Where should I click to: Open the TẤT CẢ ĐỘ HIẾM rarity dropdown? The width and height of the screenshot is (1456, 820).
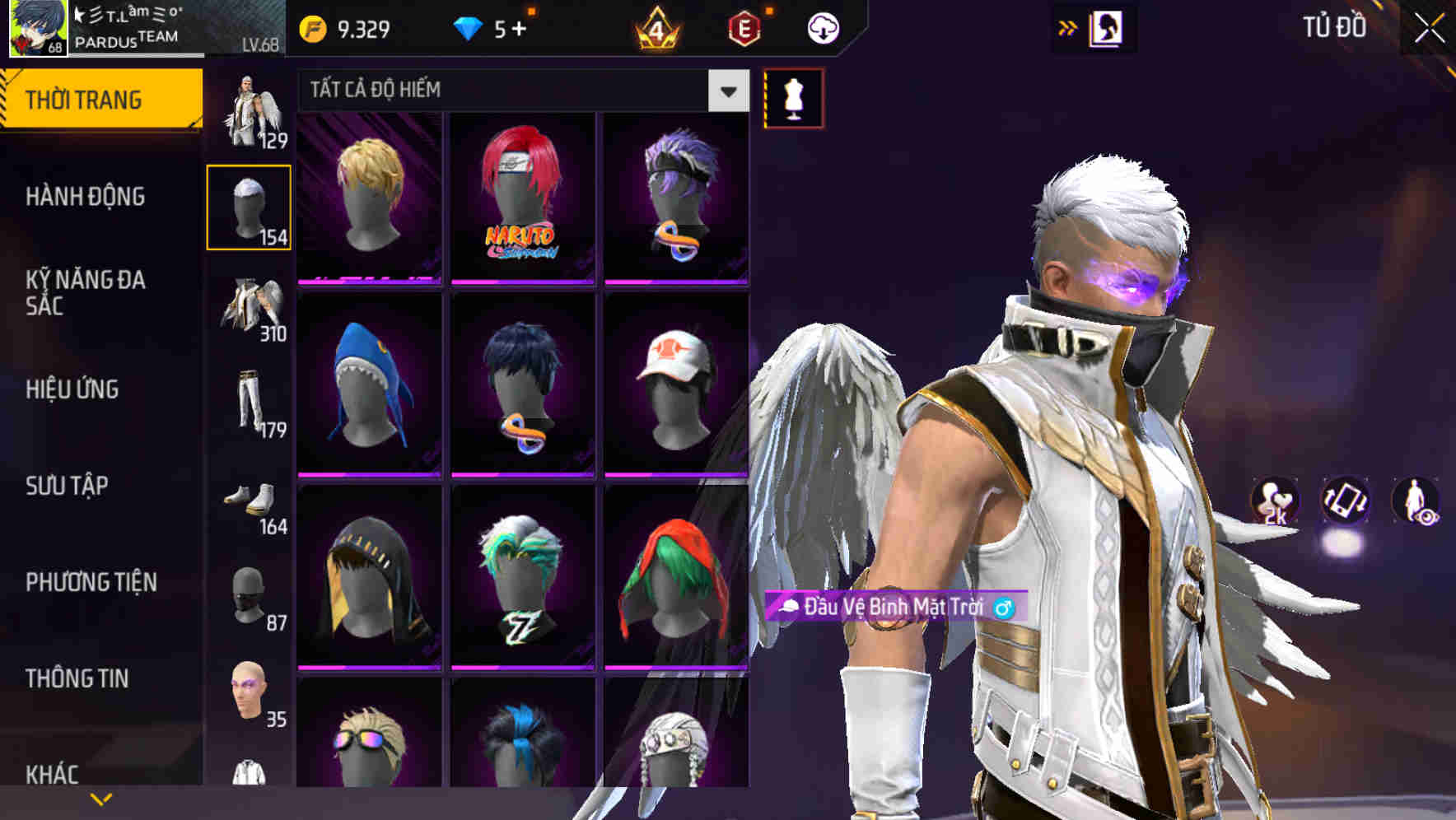(x=519, y=91)
